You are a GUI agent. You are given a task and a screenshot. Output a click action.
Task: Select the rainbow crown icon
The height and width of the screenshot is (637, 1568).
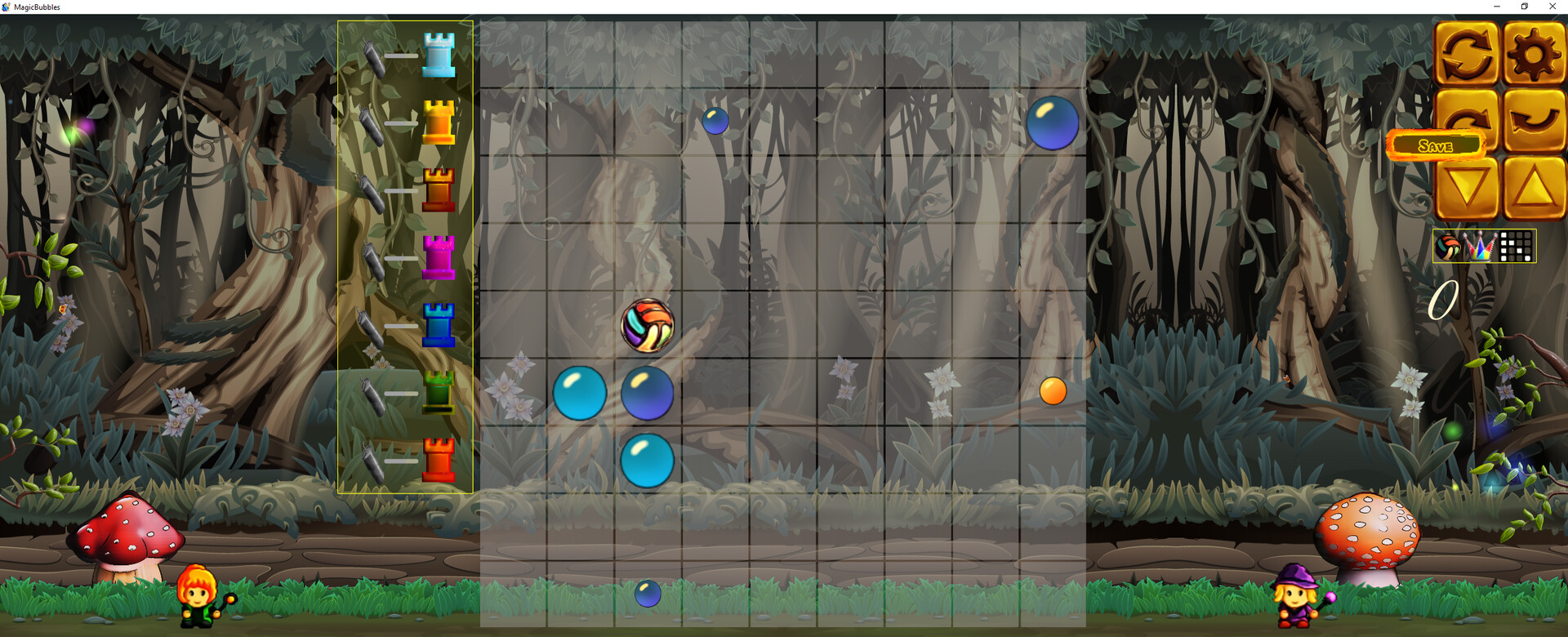pyautogui.click(x=1480, y=246)
